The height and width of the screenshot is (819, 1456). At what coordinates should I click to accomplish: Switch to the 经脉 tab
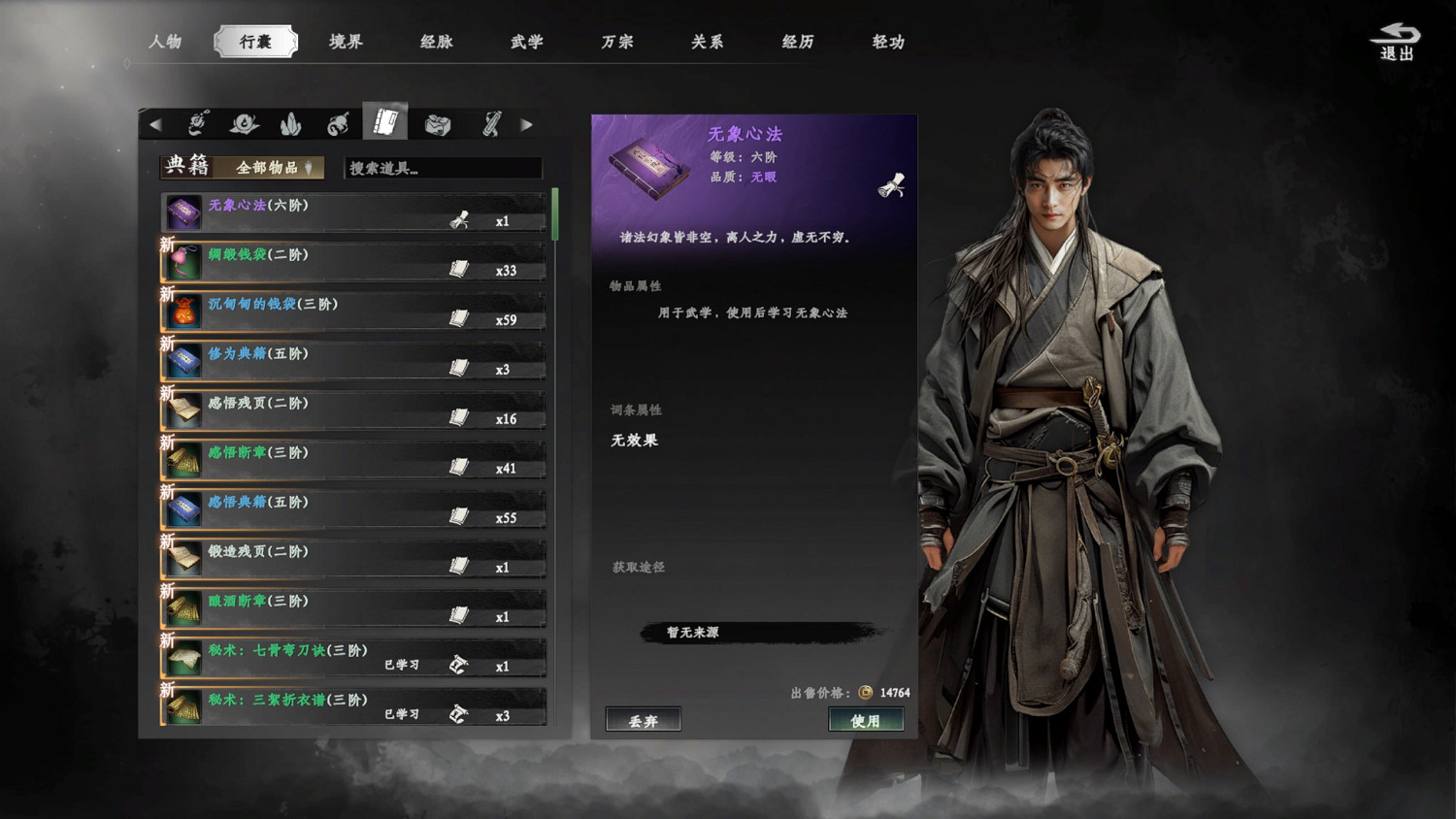pos(435,42)
